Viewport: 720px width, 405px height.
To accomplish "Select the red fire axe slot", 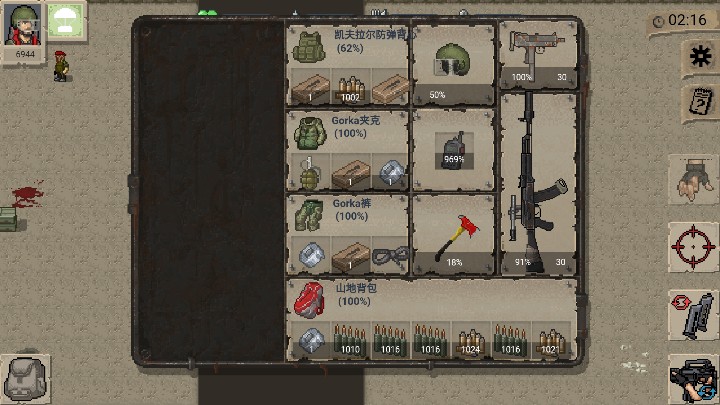I will (x=453, y=235).
